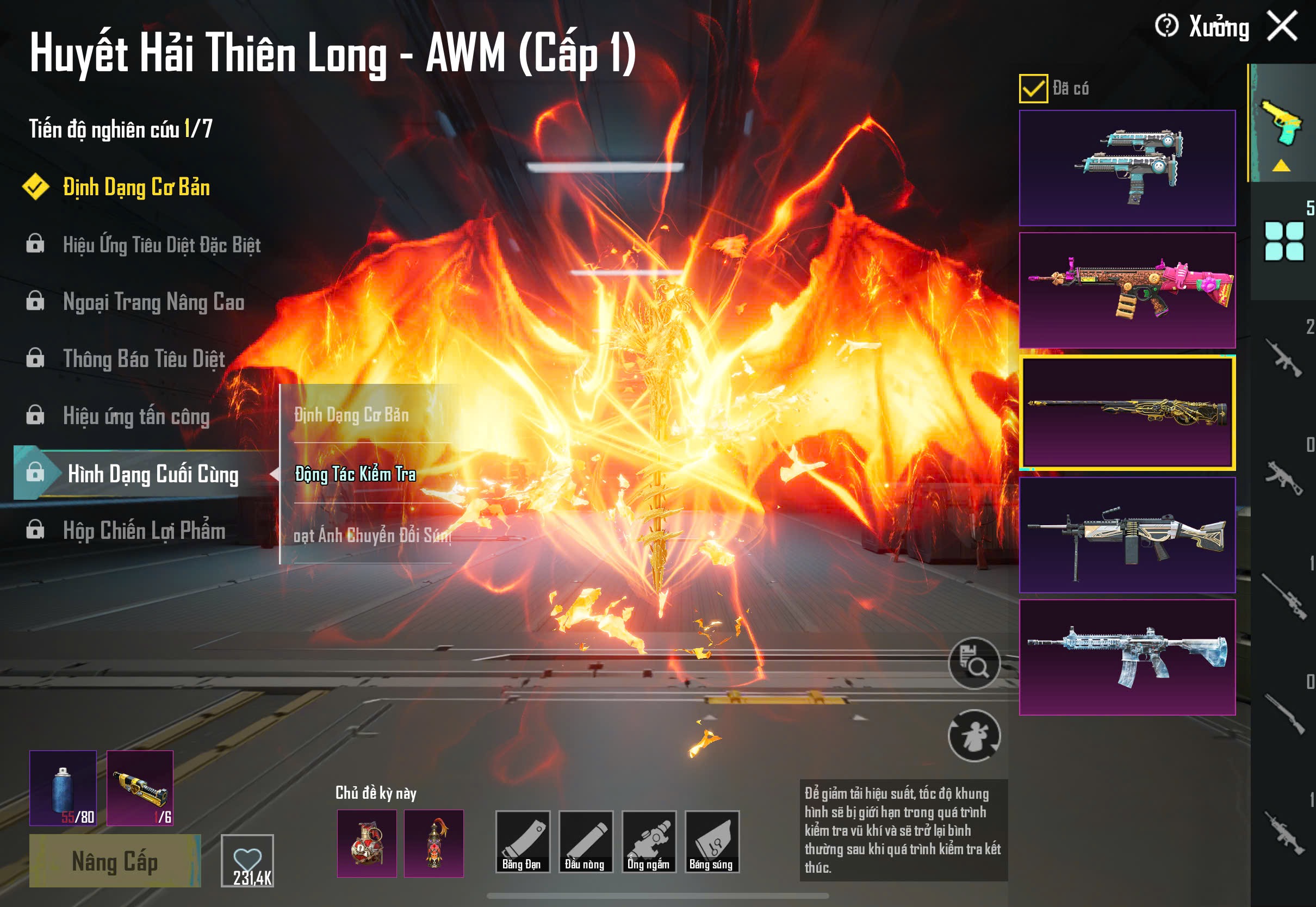Choose Hộp Chiến Lợi Phẩm stage
Viewport: 1316px width, 907px height.
point(144,531)
